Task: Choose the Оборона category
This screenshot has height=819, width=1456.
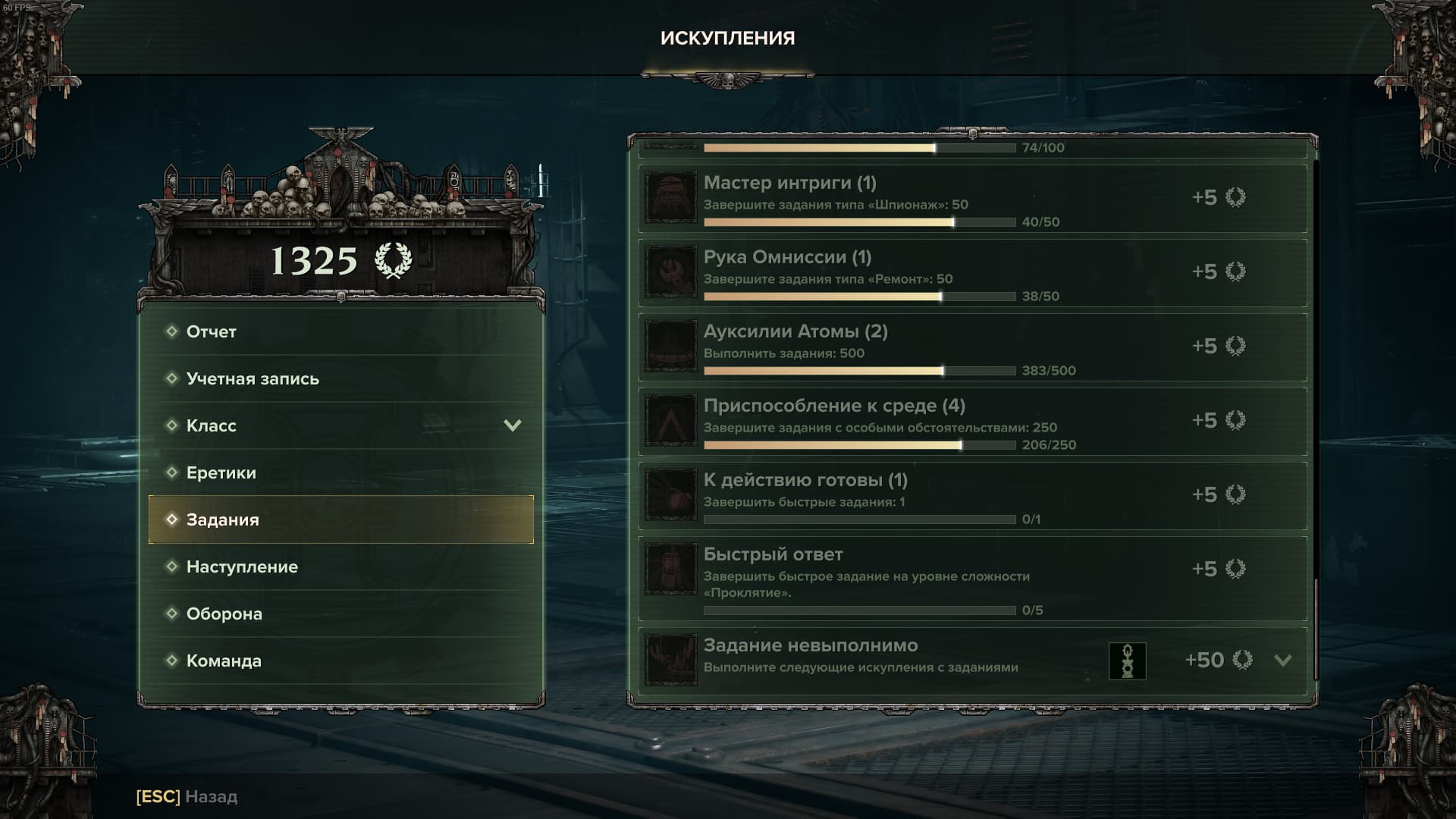Action: pyautogui.click(x=340, y=613)
